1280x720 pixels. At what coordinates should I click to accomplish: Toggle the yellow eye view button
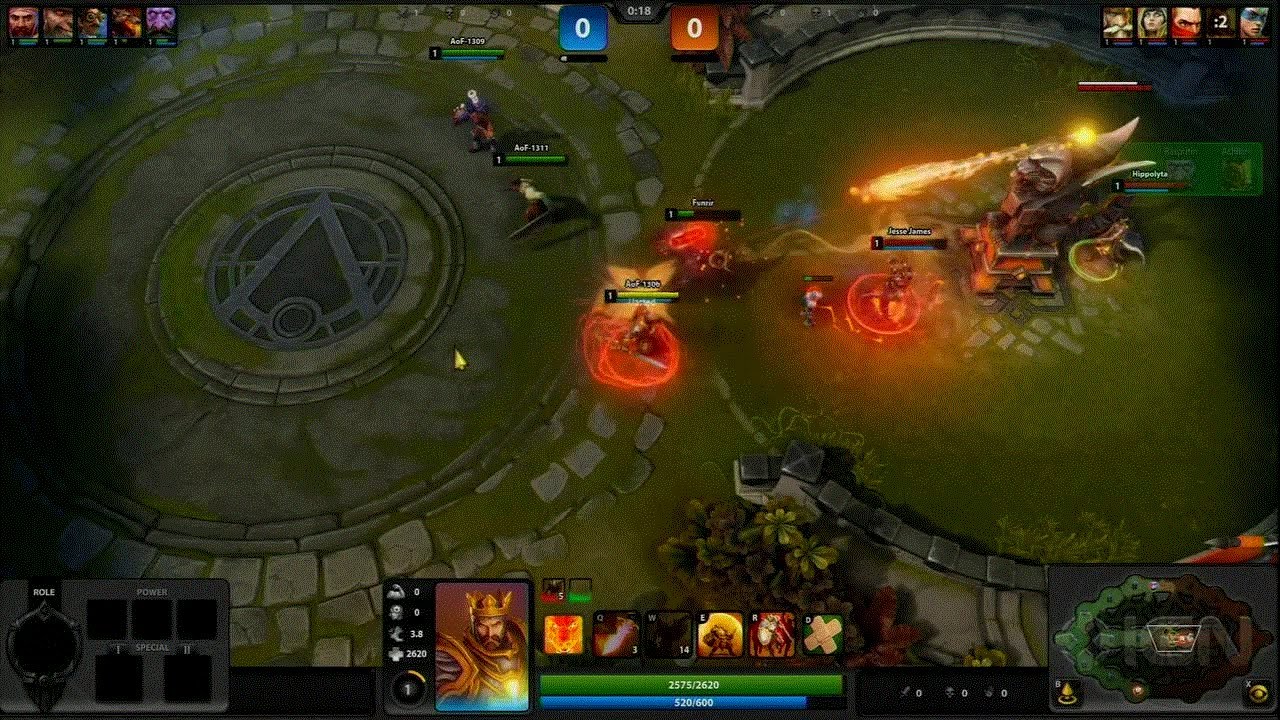pos(1259,693)
